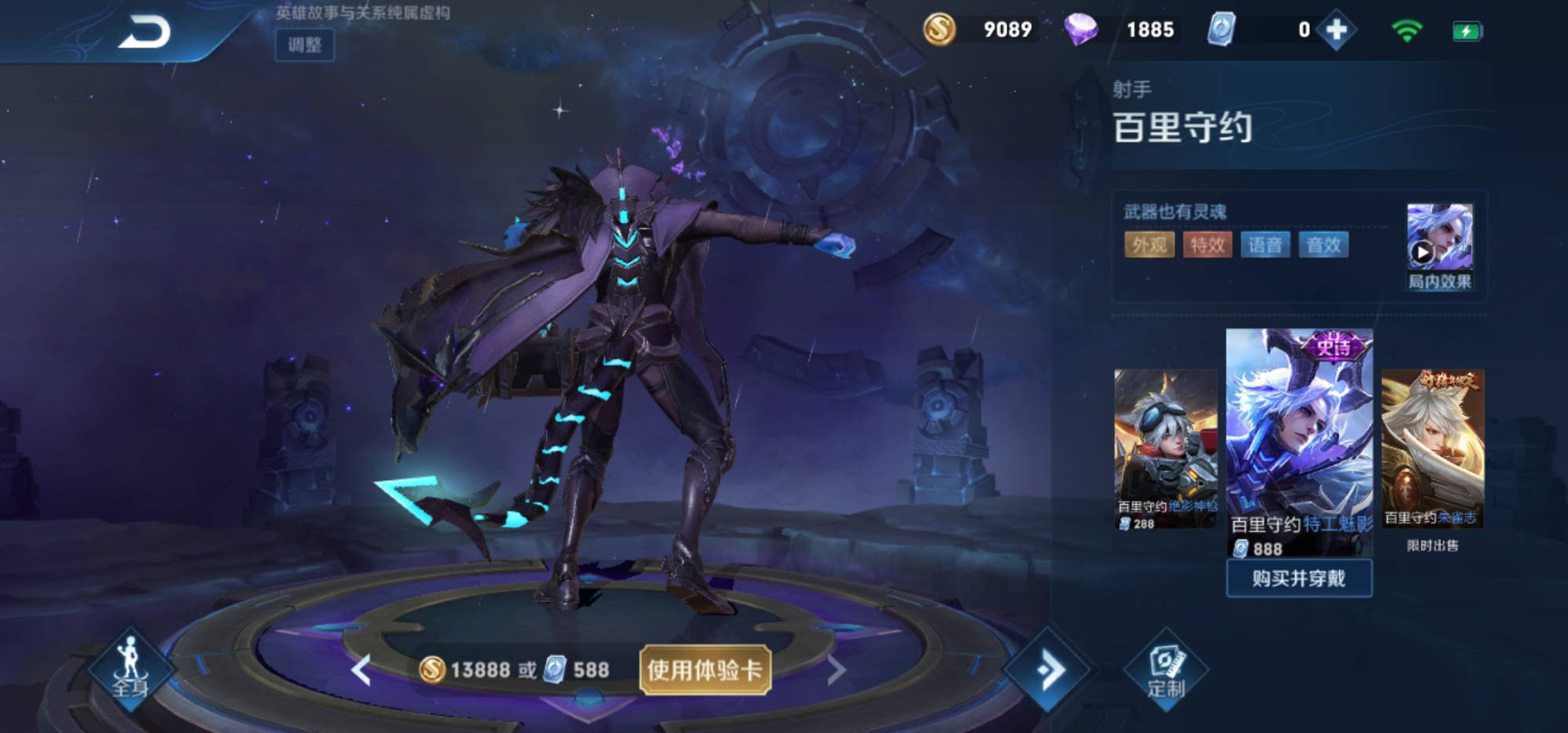Screen dimensions: 1568x733
Task: Buy and equip with 购买并穿戴
Action: 1299,579
